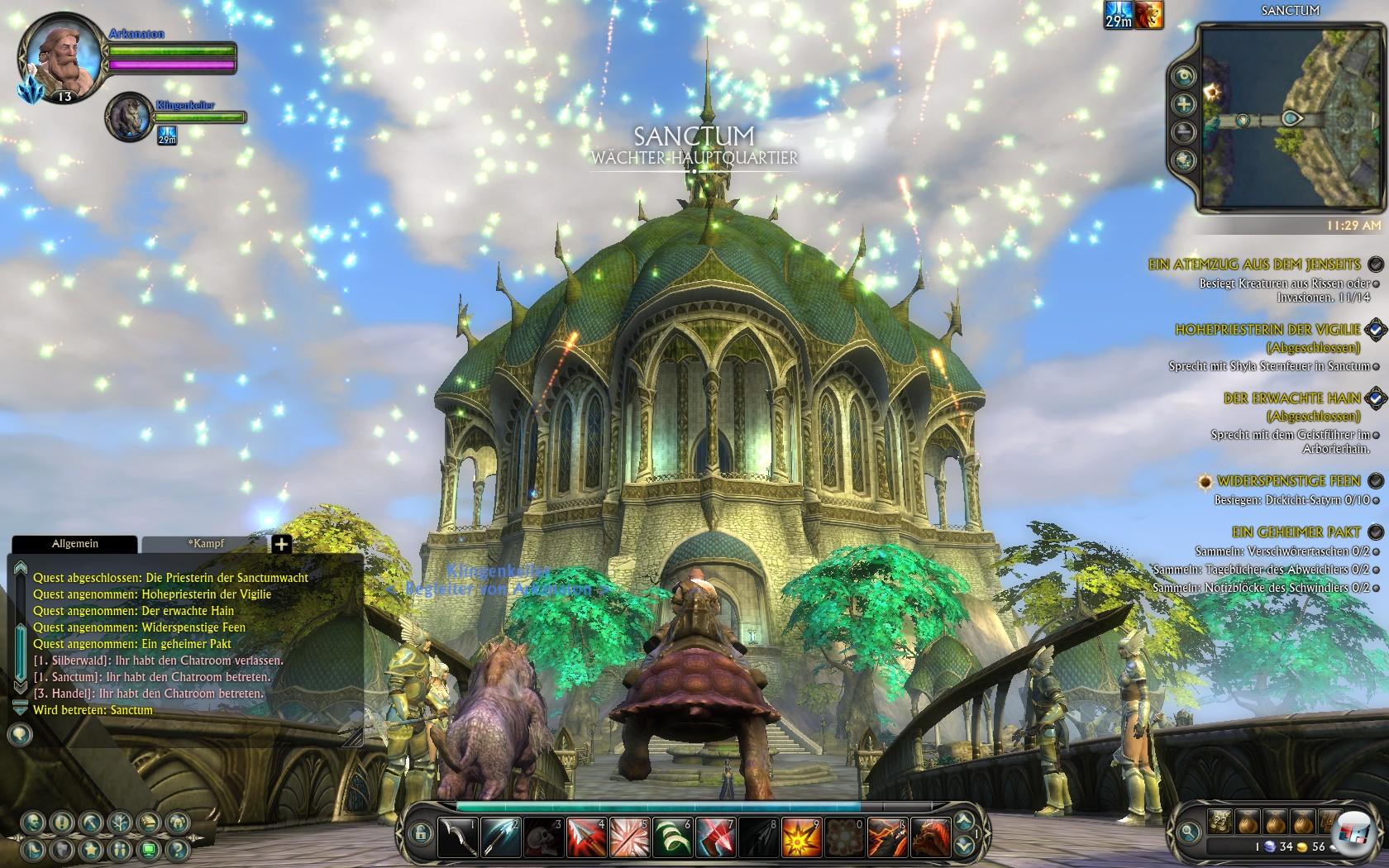Viewport: 1389px width, 868px height.
Task: Add a new chat tab with plus button
Action: (x=281, y=544)
